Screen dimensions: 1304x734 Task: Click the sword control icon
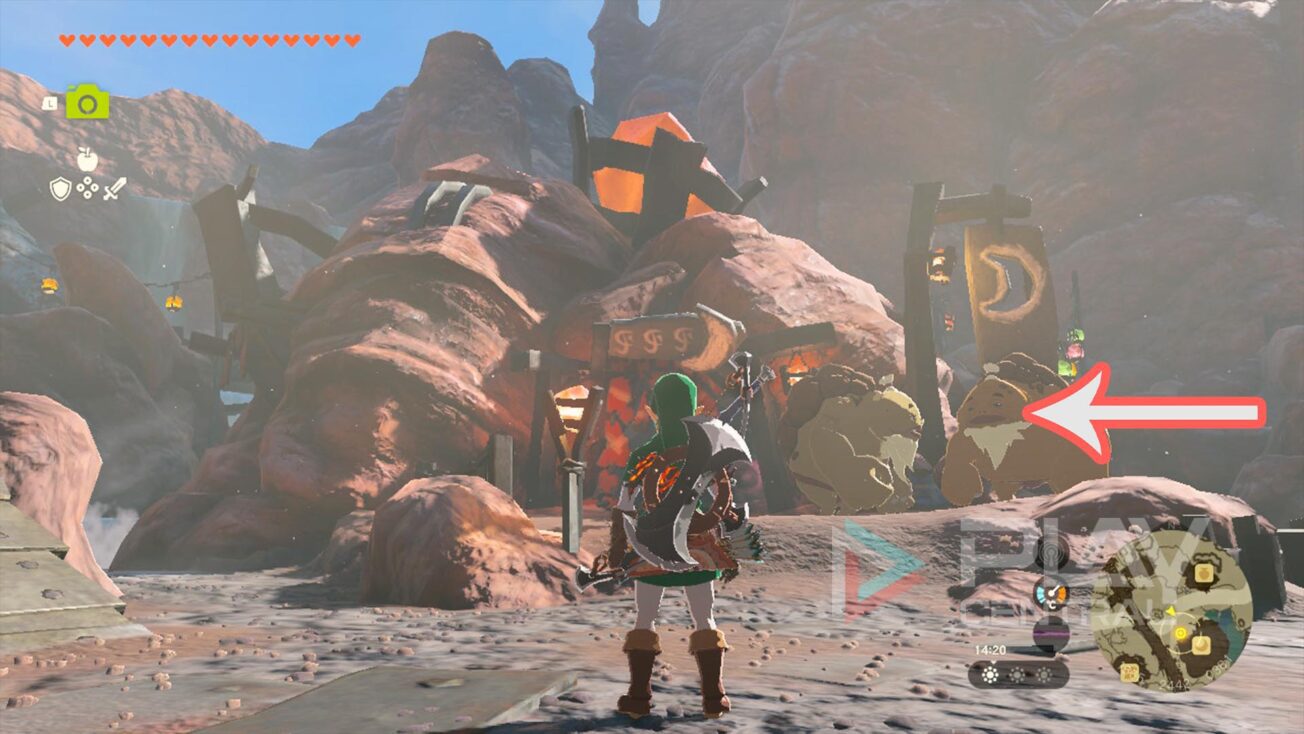(x=116, y=189)
